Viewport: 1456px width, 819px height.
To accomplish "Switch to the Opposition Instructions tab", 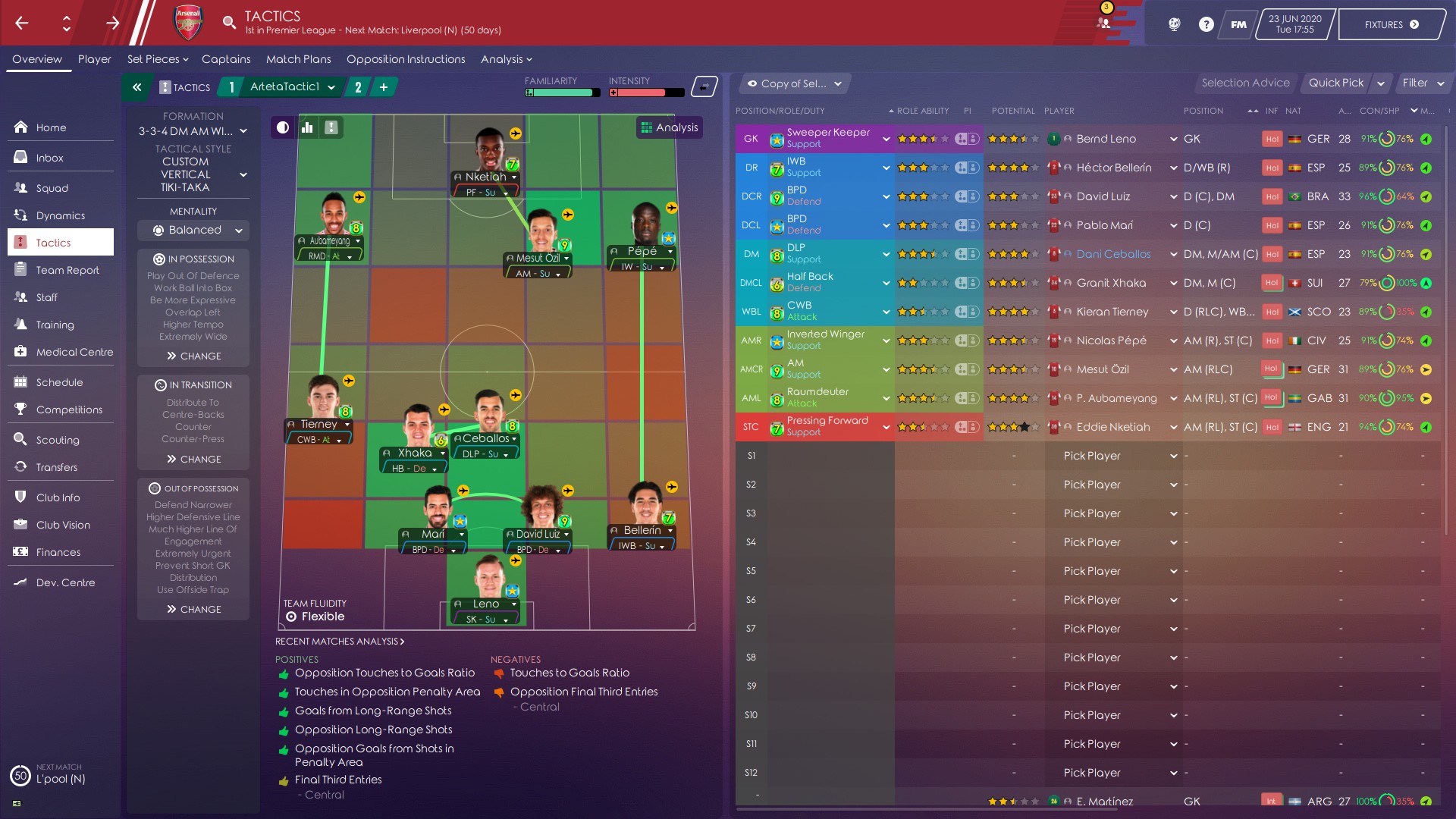I will click(x=406, y=59).
